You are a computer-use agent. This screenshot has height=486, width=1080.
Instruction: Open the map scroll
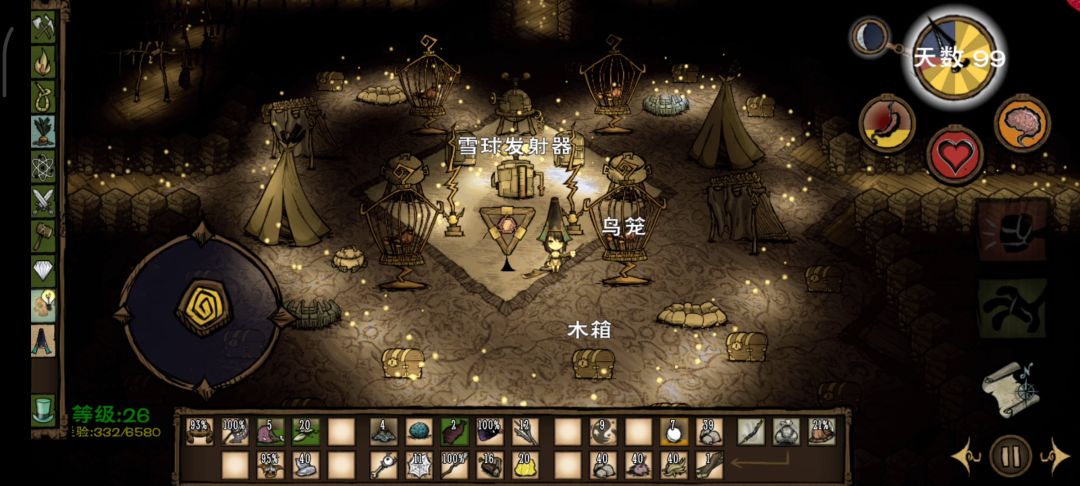(1008, 384)
